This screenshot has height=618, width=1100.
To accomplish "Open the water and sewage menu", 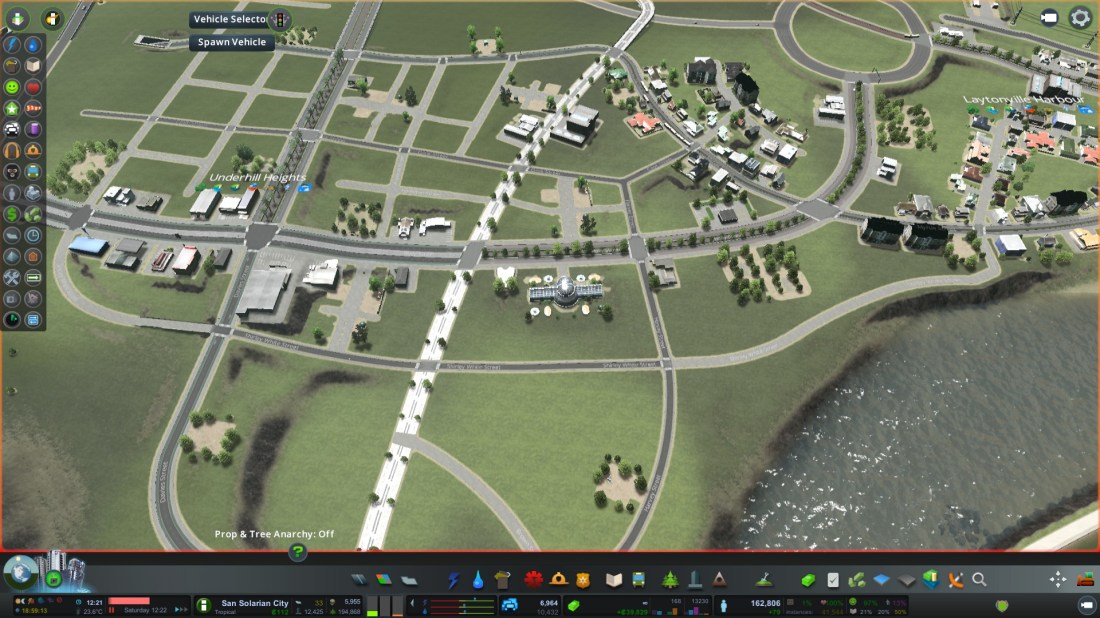I will (478, 579).
